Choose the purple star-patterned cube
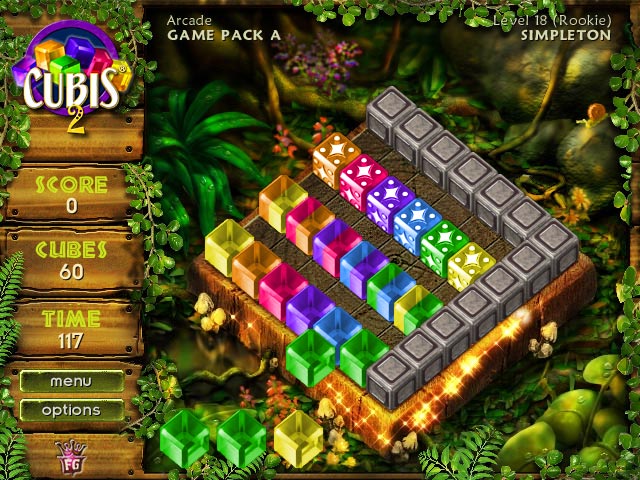 click(390, 200)
